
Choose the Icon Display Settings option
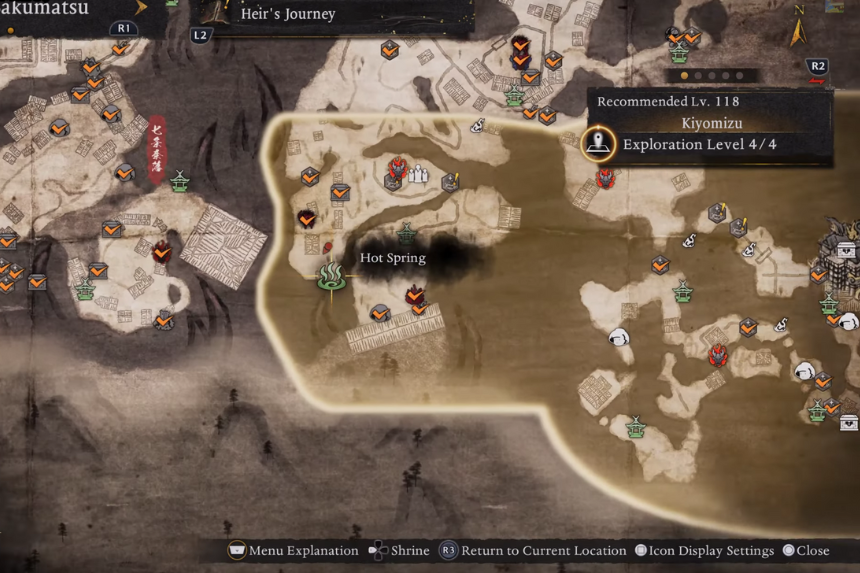tap(704, 551)
